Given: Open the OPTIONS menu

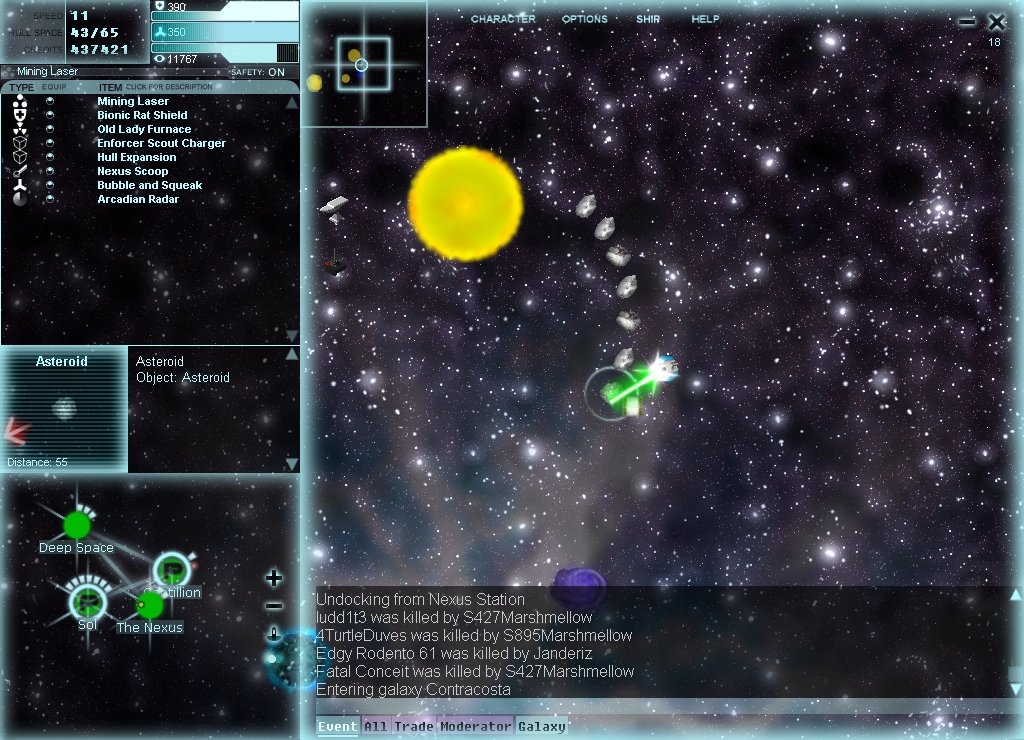Looking at the screenshot, I should click(x=584, y=19).
